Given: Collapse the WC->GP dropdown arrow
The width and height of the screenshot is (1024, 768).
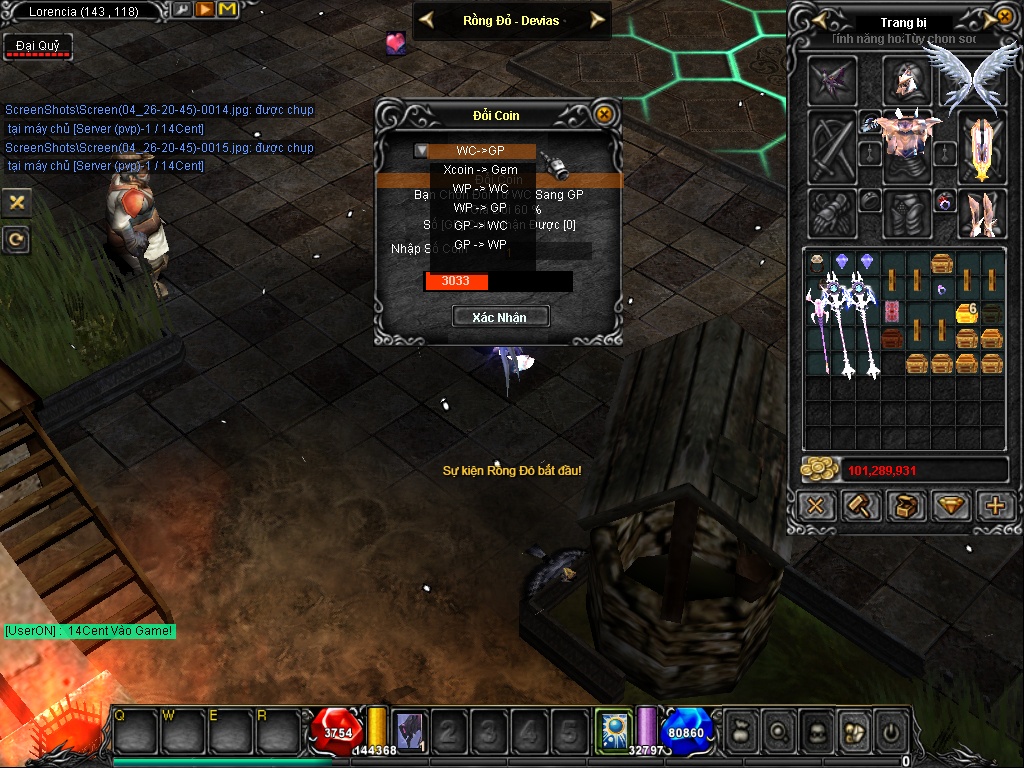Looking at the screenshot, I should (x=422, y=151).
